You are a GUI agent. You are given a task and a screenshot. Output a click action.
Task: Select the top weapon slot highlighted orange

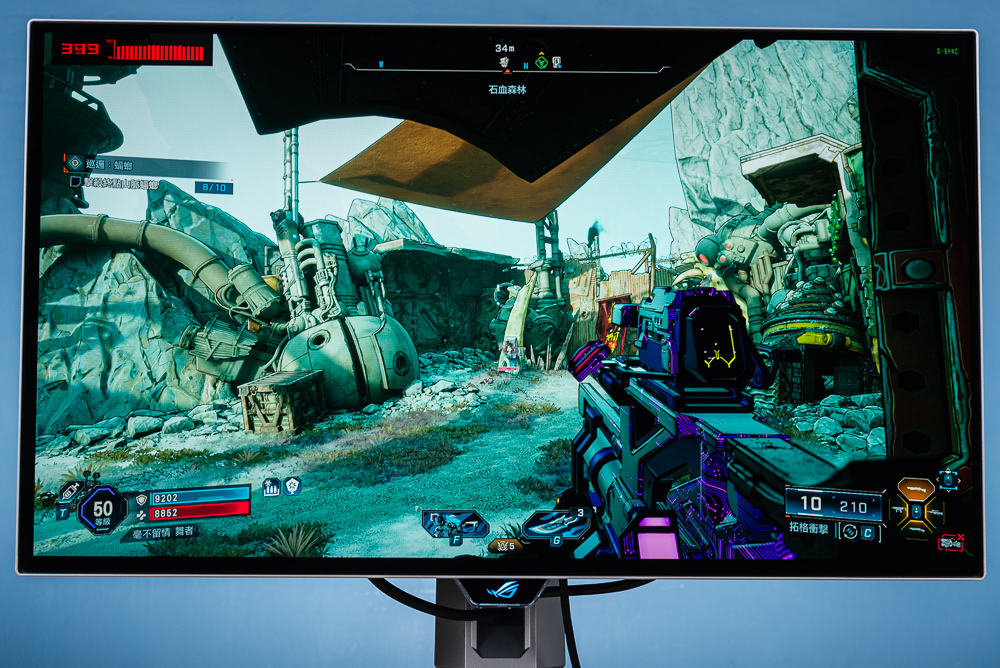pos(916,490)
